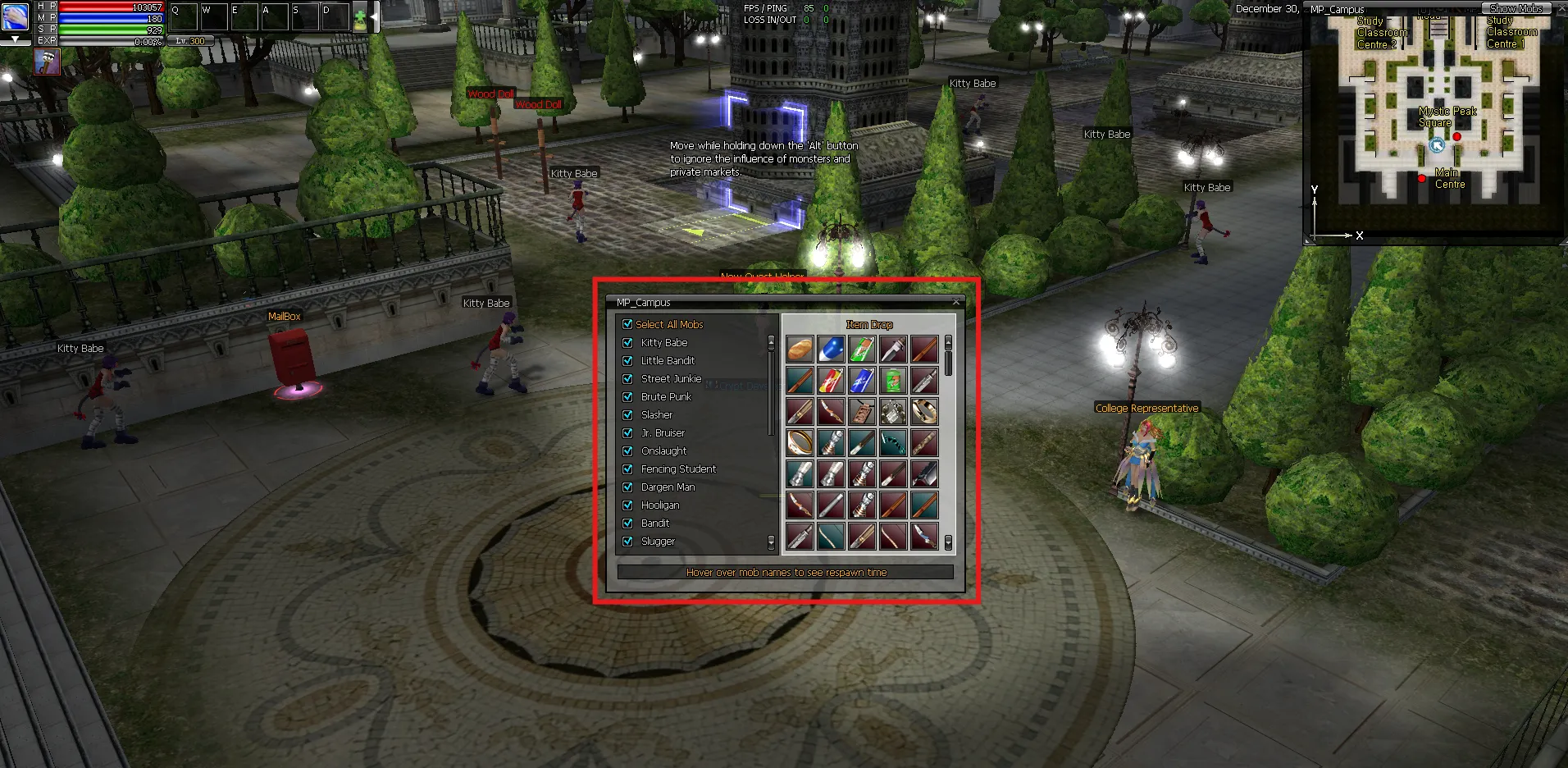Toggle the Onslaught mob checkbox
This screenshot has height=768, width=1568.
point(627,451)
